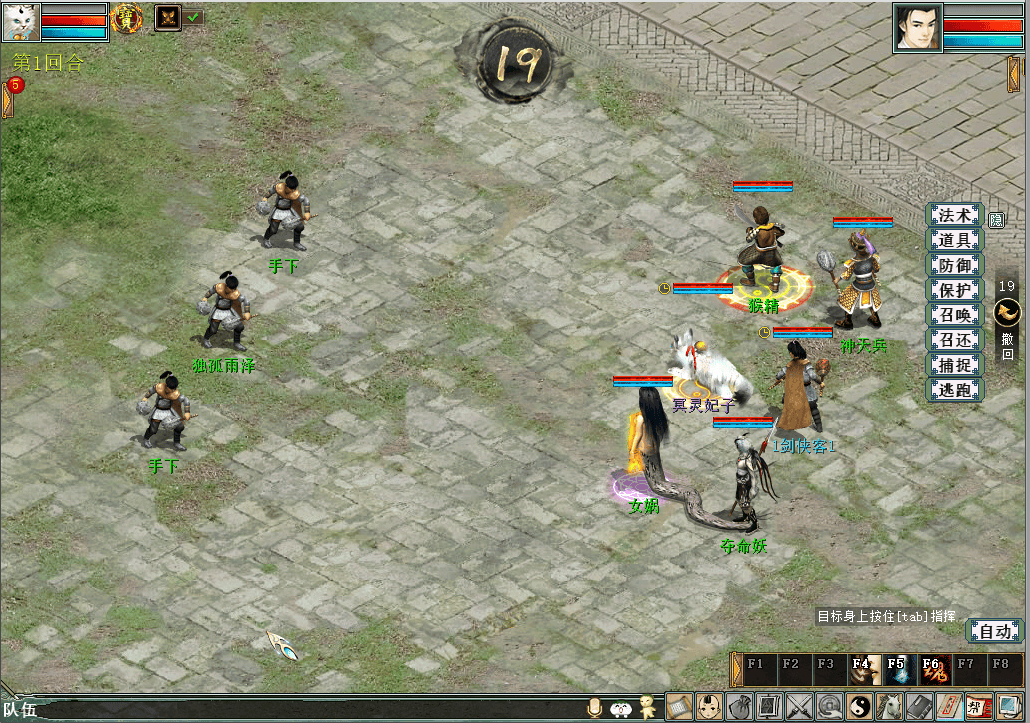Image resolution: width=1030 pixels, height=723 pixels.
Task: Enable 自动 auto battle
Action: [995, 631]
